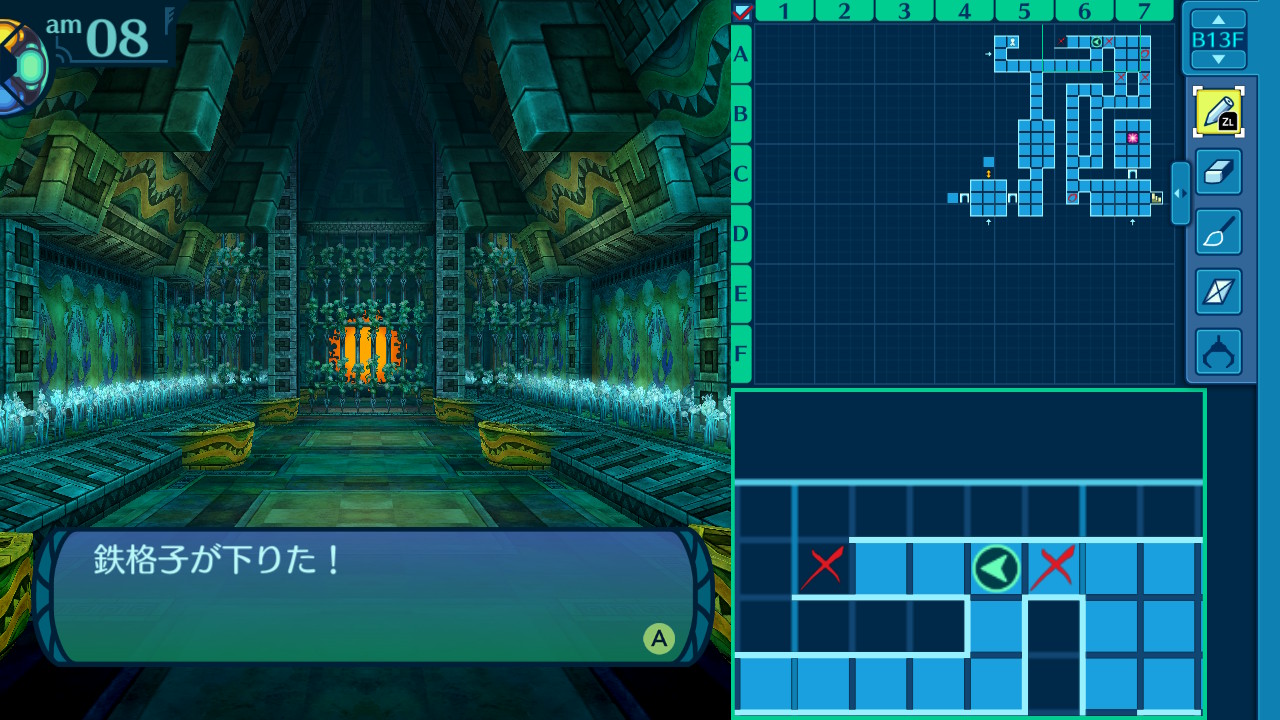The image size is (1280, 720).
Task: Toggle the checkmark box at map corner
Action: [x=742, y=11]
